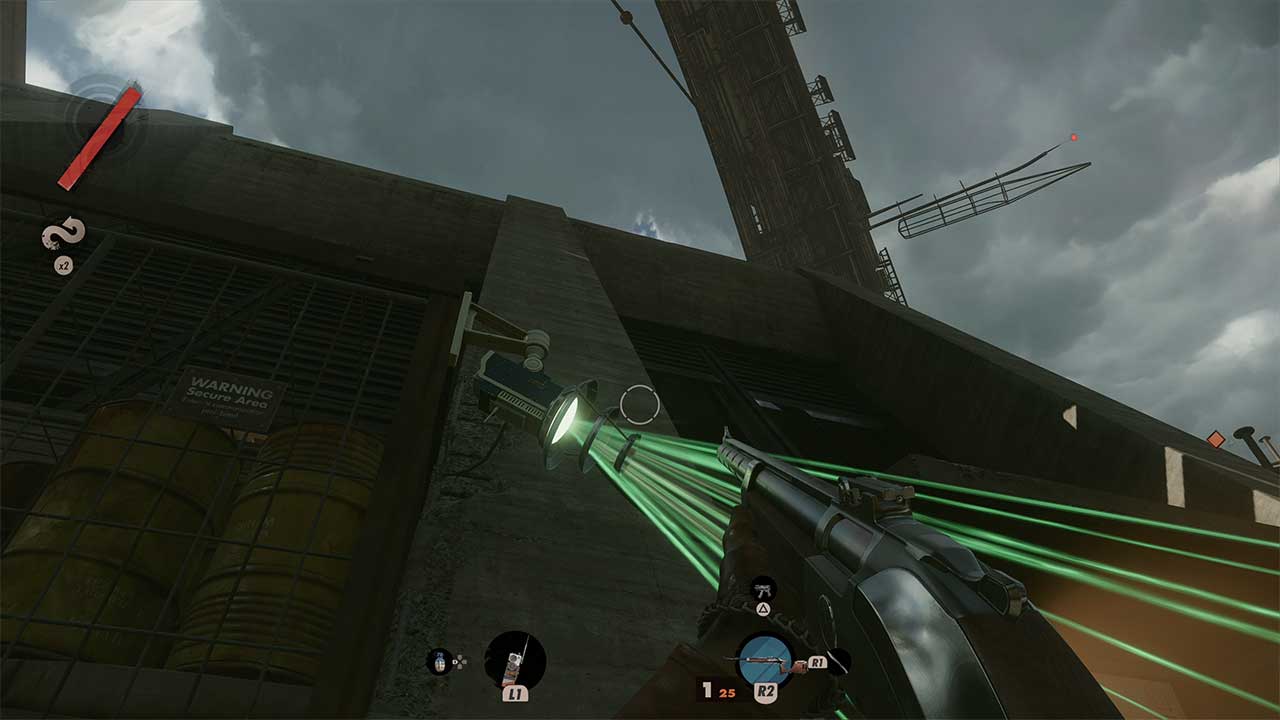Click the Warning Secure Area sign
The height and width of the screenshot is (720, 1280).
click(x=229, y=397)
